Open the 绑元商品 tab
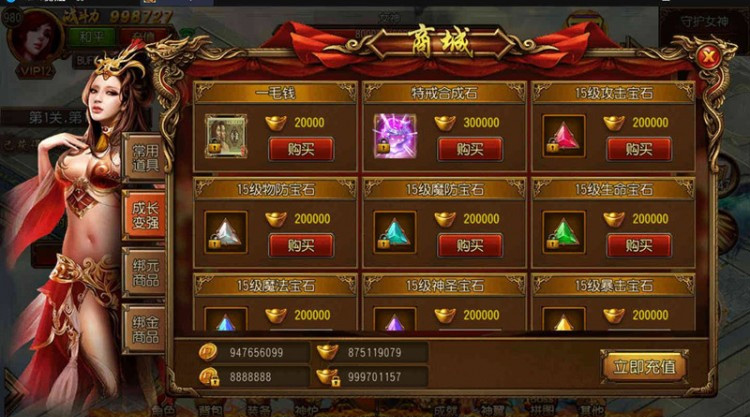This screenshot has height=417, width=750. 145,268
